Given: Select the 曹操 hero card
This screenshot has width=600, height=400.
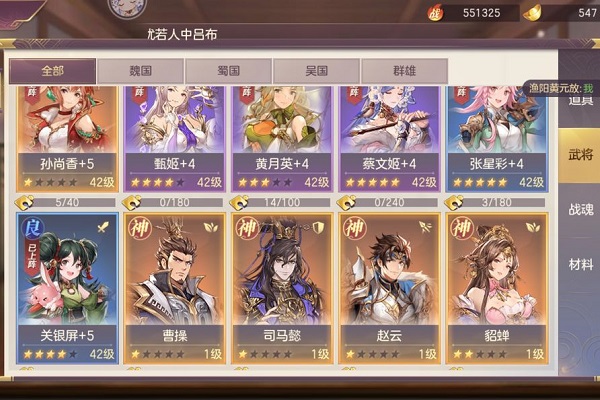Looking at the screenshot, I should 174,286.
